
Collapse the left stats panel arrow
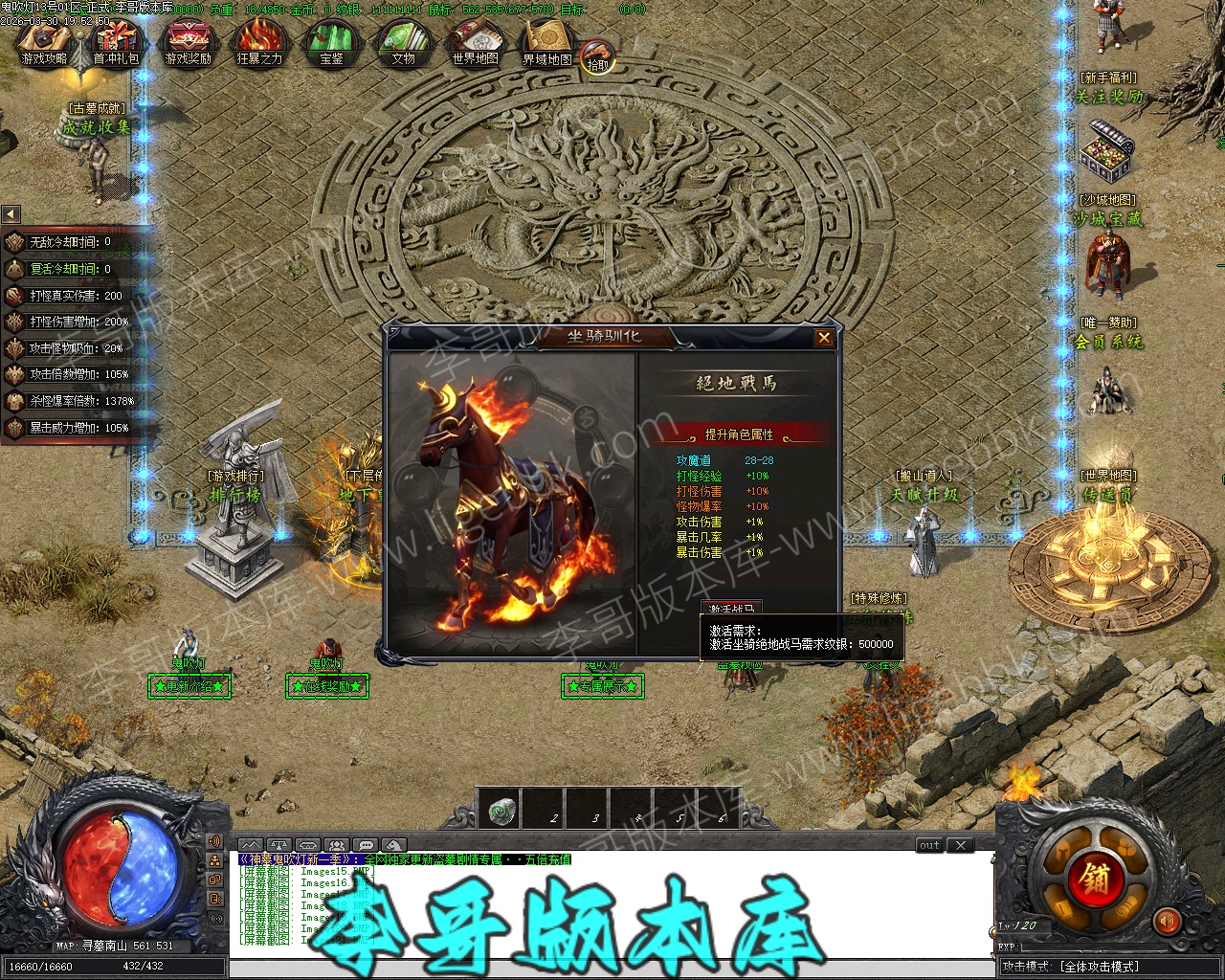[11, 214]
